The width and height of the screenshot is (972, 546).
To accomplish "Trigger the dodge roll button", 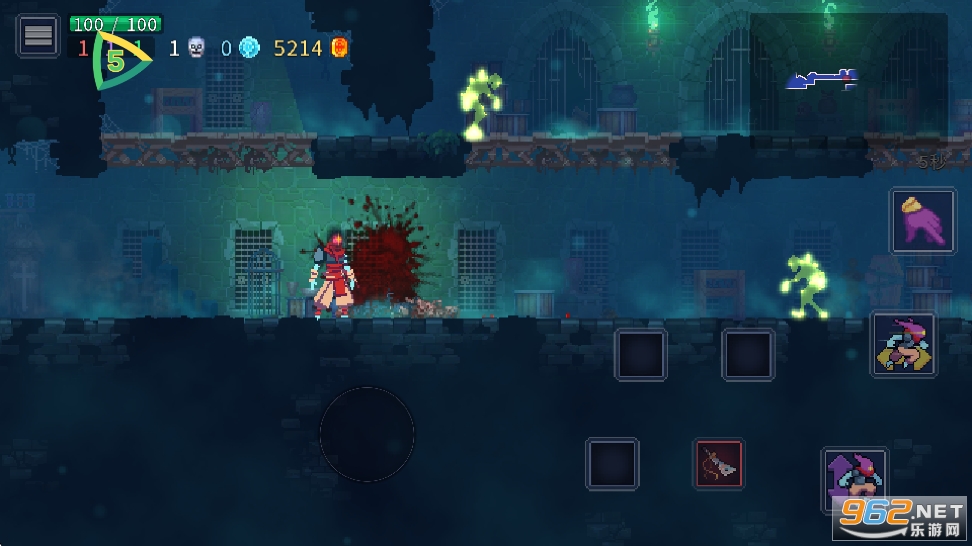I will coord(904,344).
